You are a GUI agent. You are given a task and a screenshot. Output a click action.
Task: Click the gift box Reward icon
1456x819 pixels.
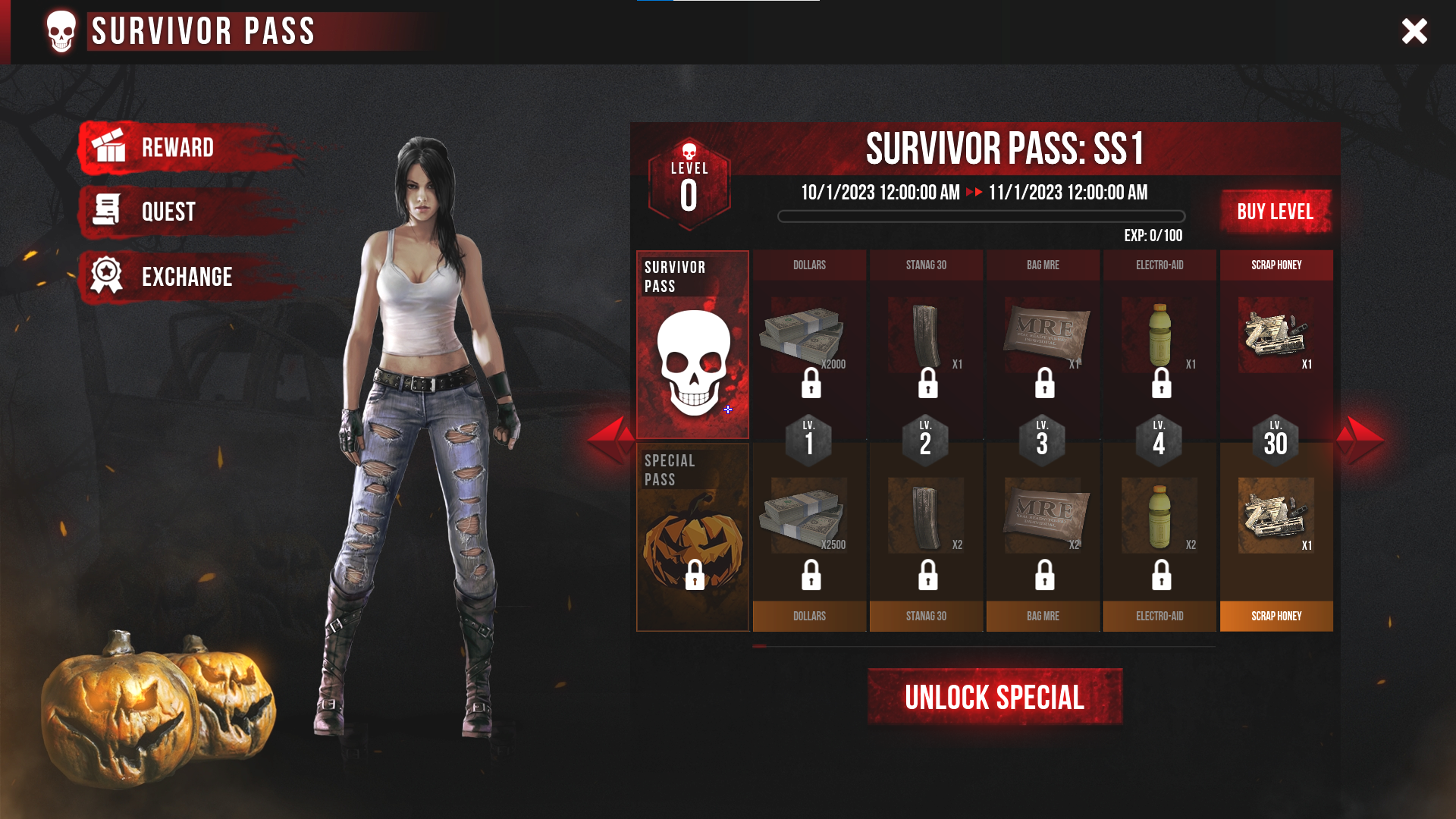(x=110, y=147)
